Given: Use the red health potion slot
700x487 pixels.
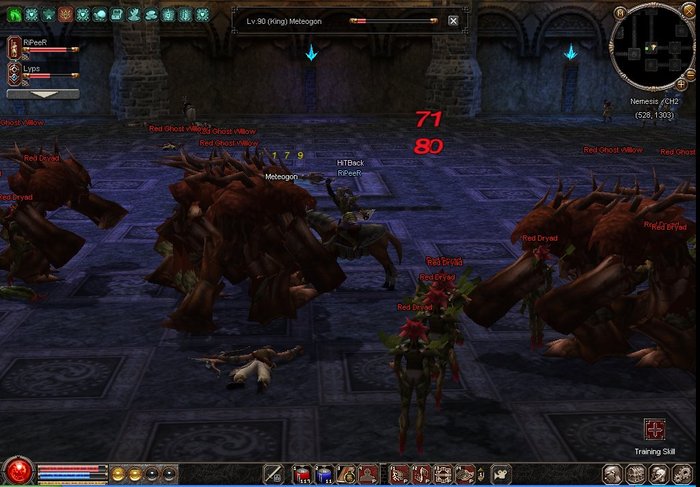Looking at the screenshot, I should [303, 474].
